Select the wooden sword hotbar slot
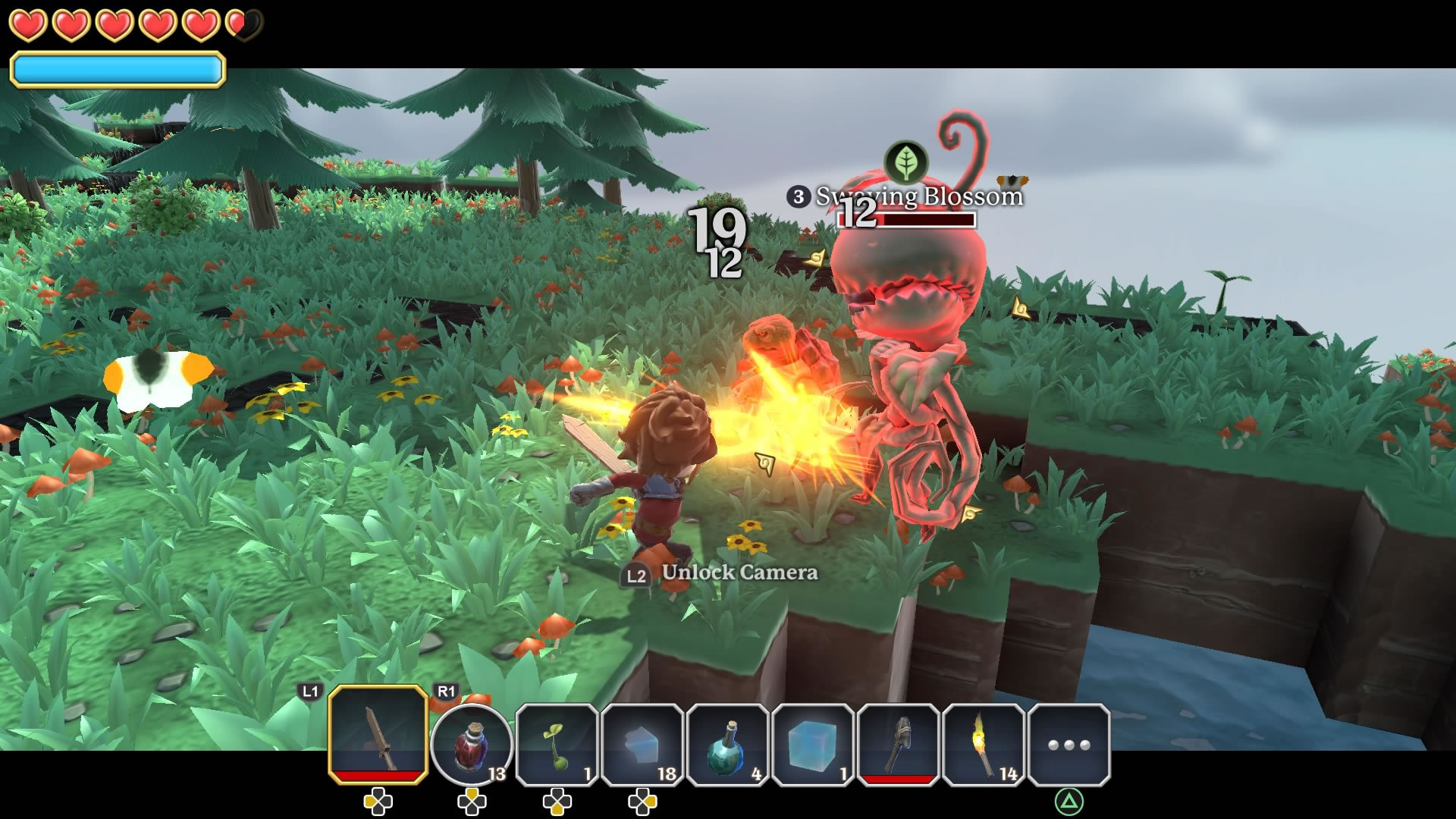This screenshot has width=1456, height=819. [378, 734]
